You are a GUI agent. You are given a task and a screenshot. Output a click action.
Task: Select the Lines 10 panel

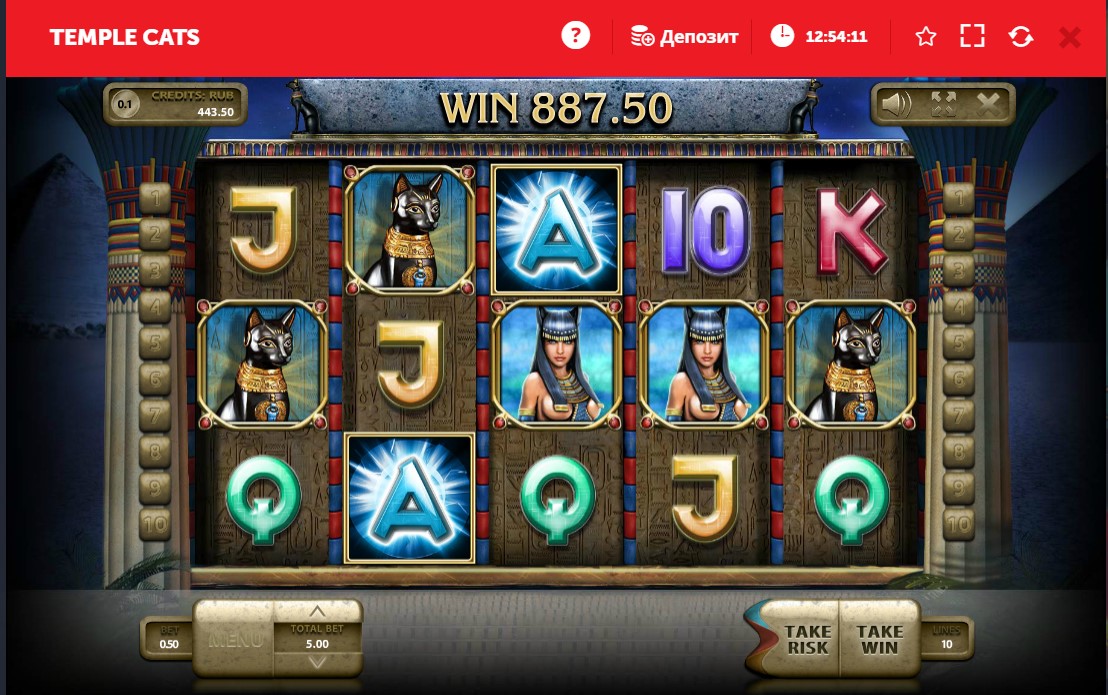[945, 638]
